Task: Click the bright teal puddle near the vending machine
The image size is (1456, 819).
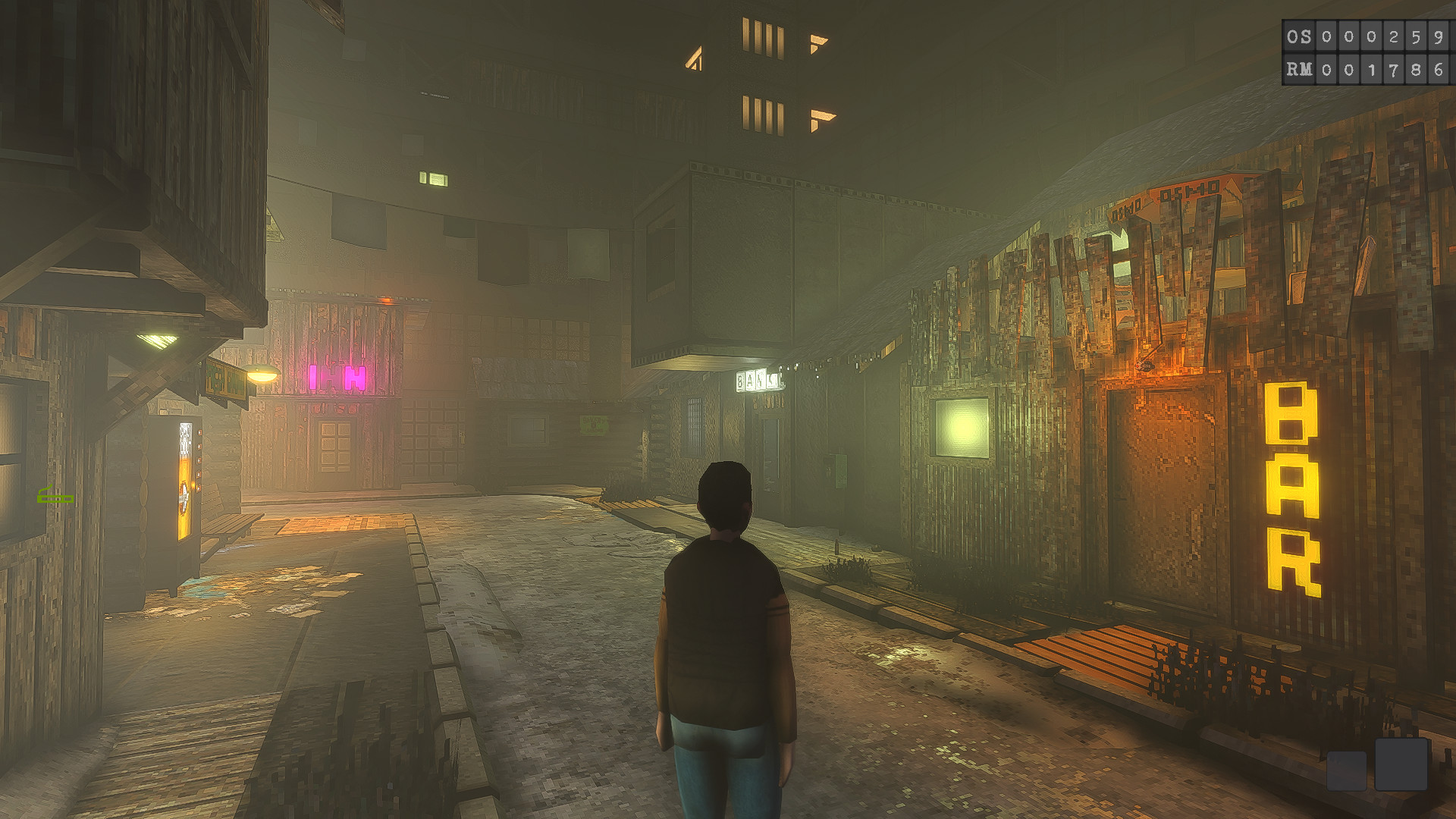Action: coord(201,588)
